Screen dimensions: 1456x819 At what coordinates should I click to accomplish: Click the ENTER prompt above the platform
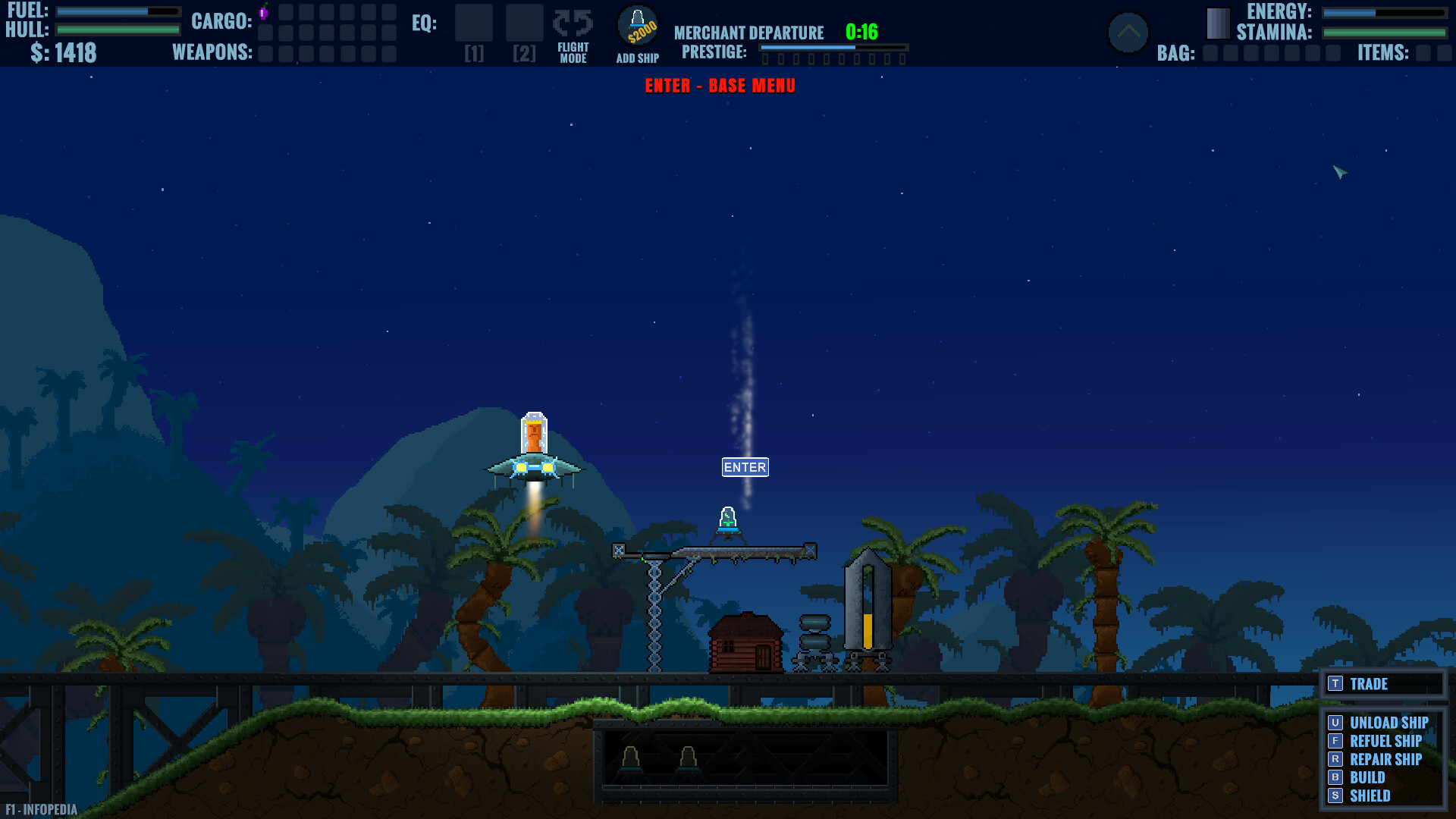(745, 467)
